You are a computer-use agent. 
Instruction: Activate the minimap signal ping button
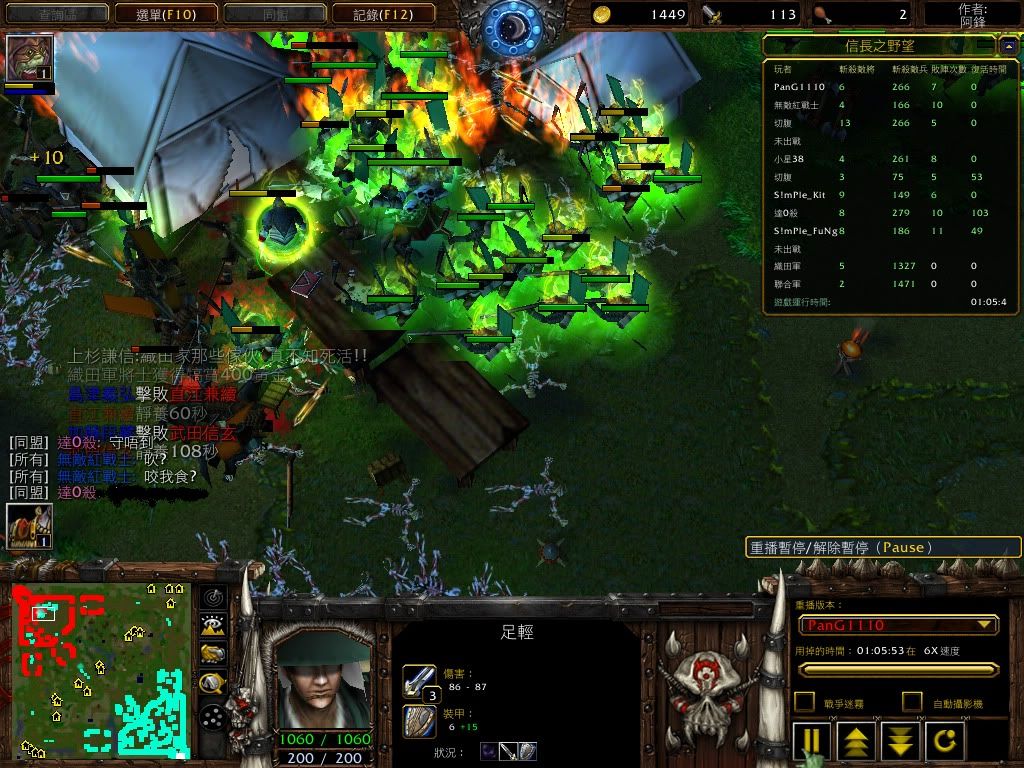pyautogui.click(x=212, y=598)
